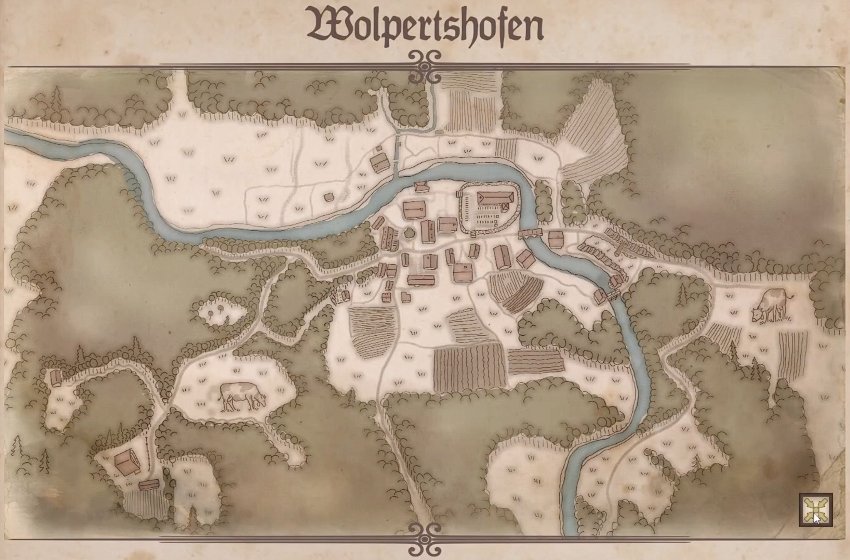Click the four-arrows map button

(814, 510)
